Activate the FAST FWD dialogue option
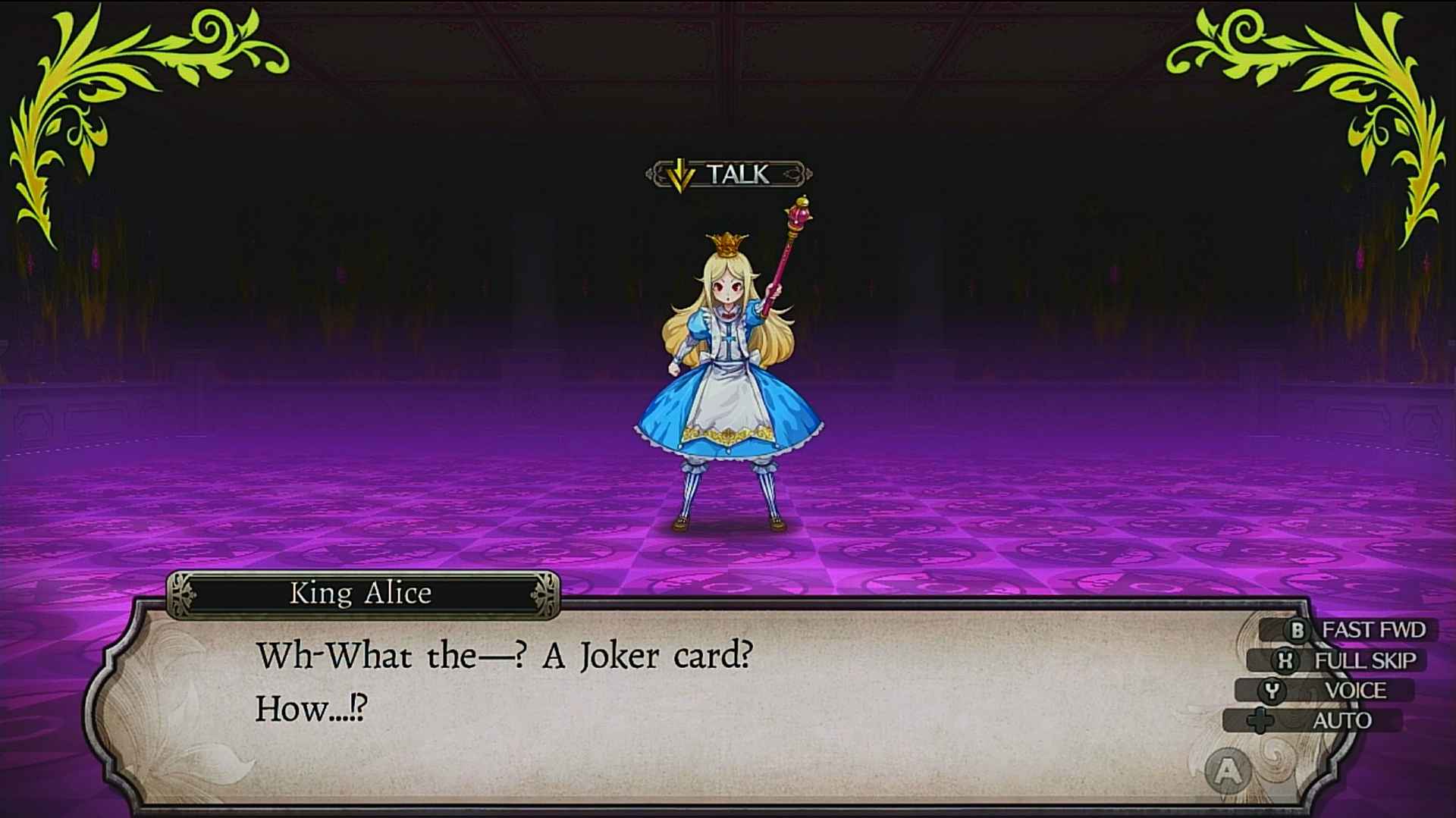Screen dimensions: 1456x818 point(1357,630)
